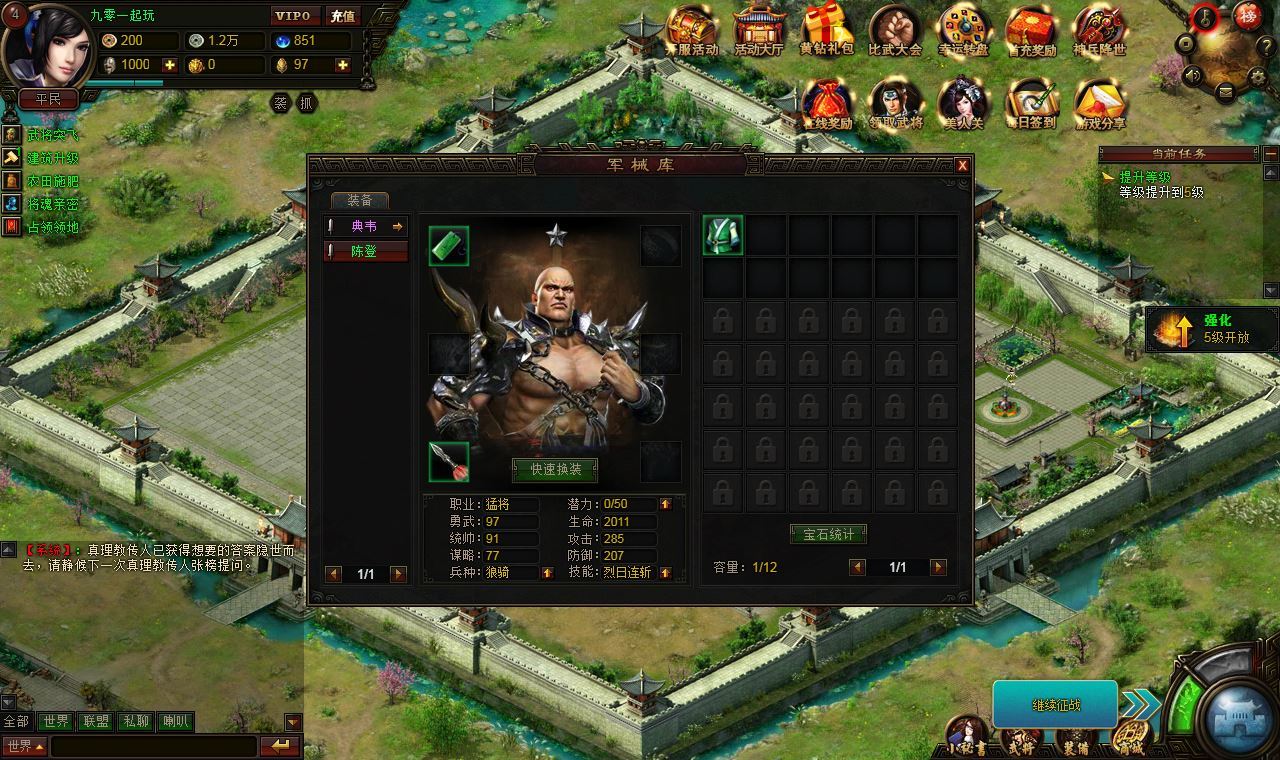Close the 军械库 armory window
Image resolution: width=1280 pixels, height=760 pixels.
tap(962, 166)
